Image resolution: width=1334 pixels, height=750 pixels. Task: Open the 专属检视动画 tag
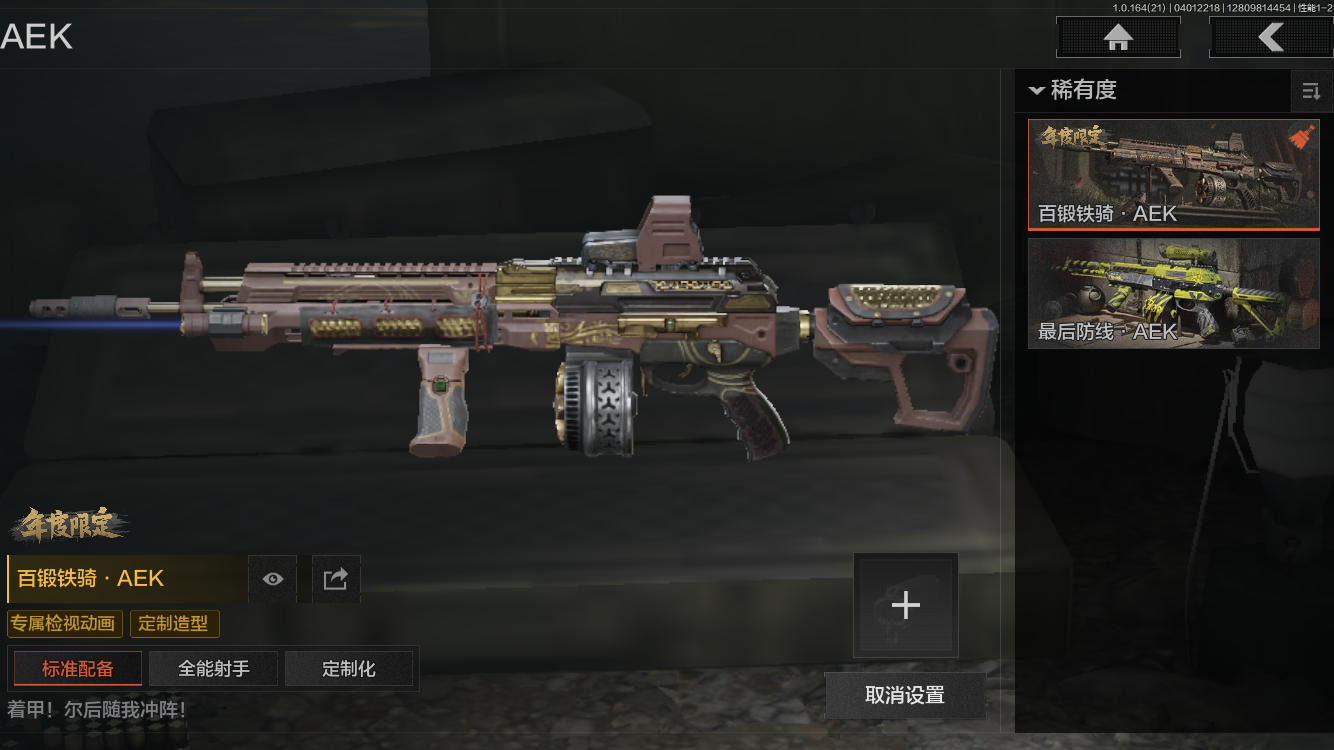coord(65,624)
